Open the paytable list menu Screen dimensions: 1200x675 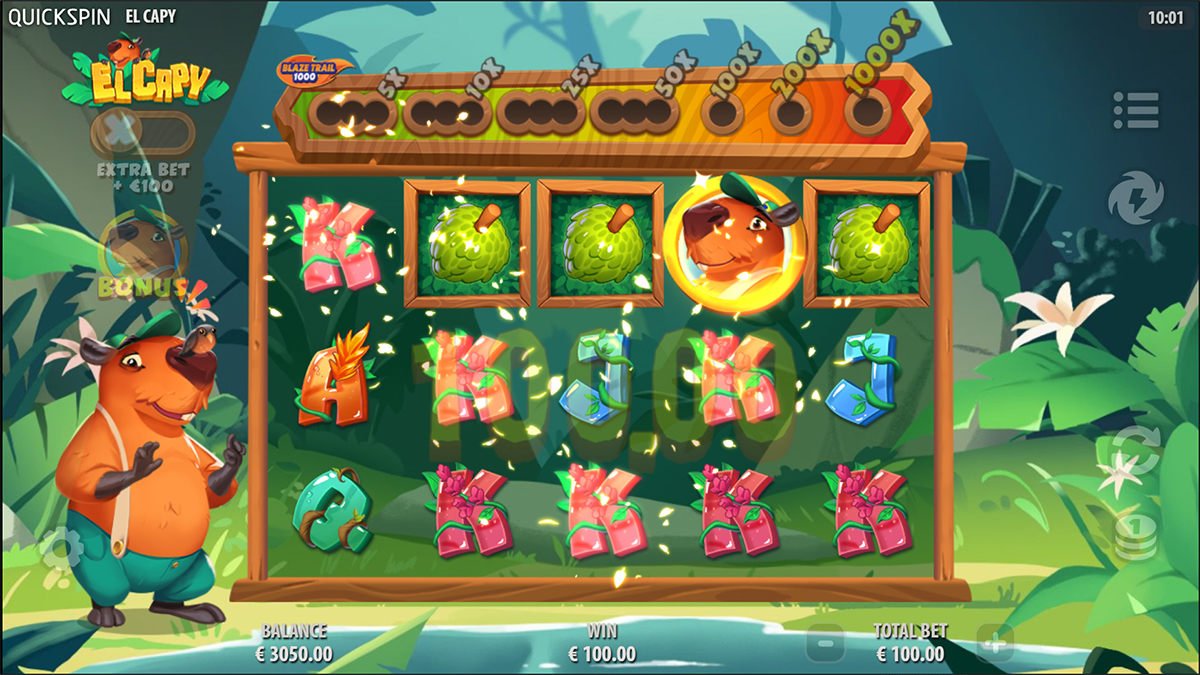1135,110
